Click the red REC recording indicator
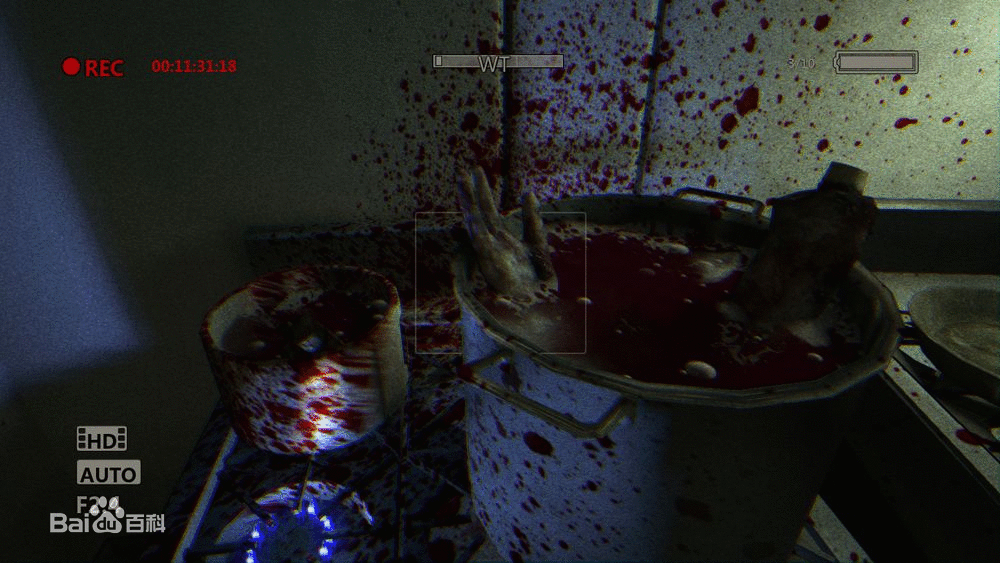 tap(92, 67)
